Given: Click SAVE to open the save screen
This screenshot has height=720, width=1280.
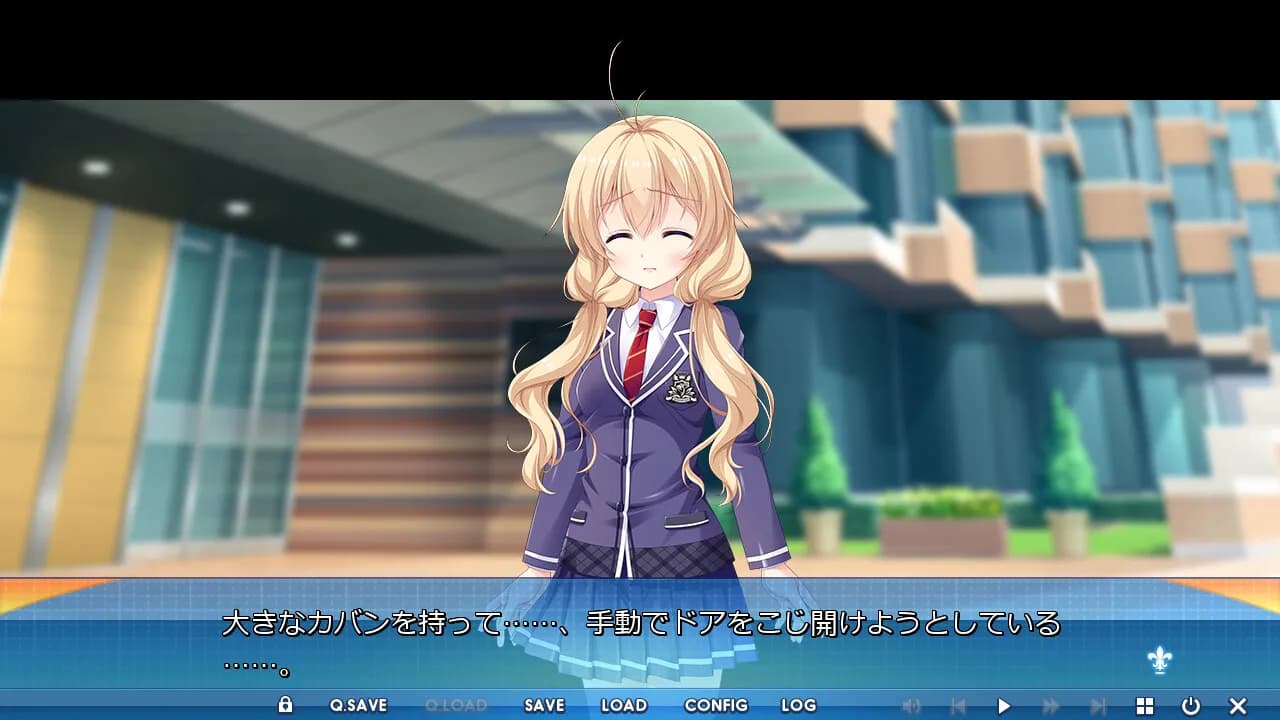Looking at the screenshot, I should [x=542, y=705].
